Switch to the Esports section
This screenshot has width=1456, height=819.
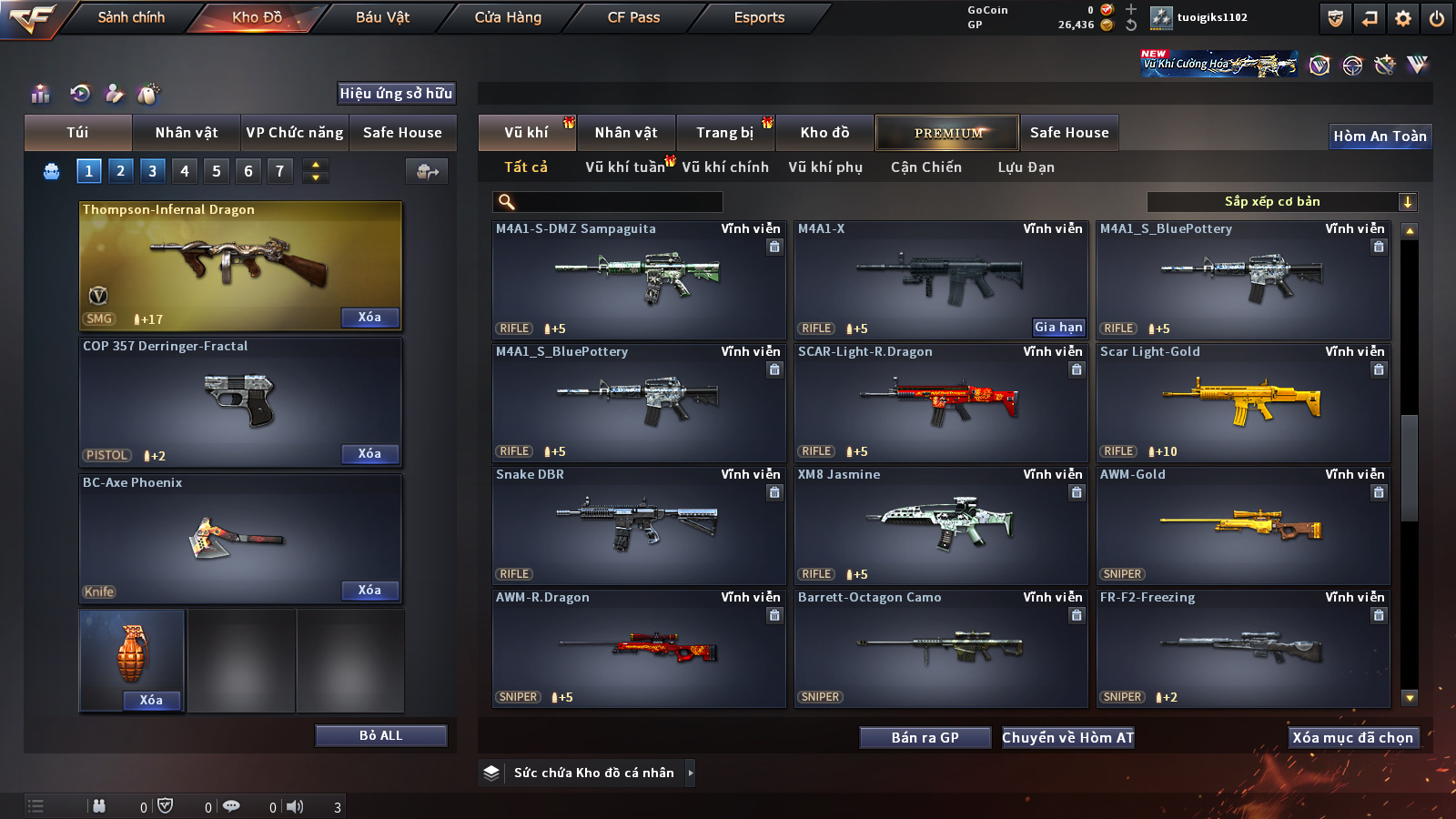pos(759,17)
